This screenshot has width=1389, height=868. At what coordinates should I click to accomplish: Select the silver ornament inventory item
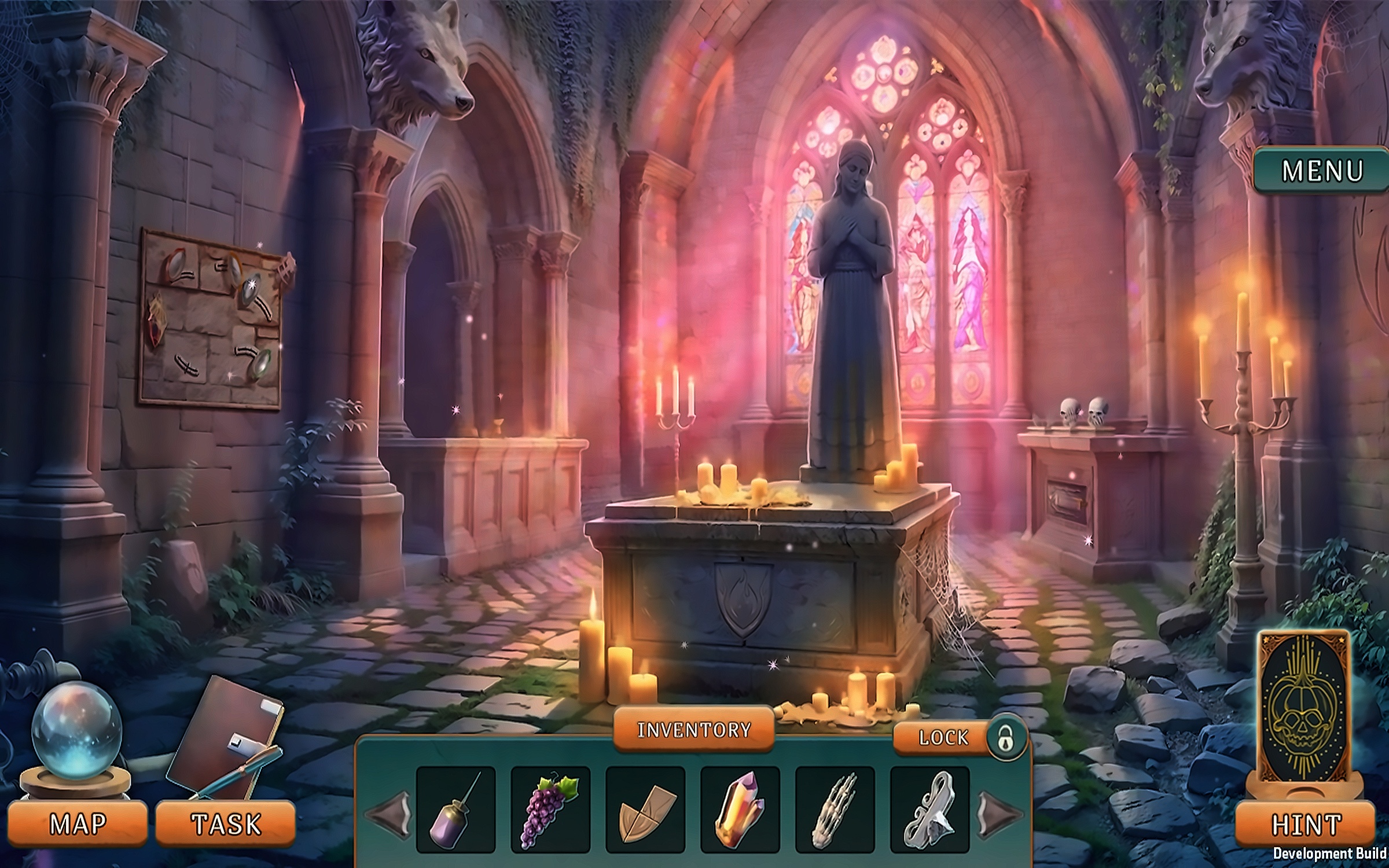pyautogui.click(x=929, y=810)
